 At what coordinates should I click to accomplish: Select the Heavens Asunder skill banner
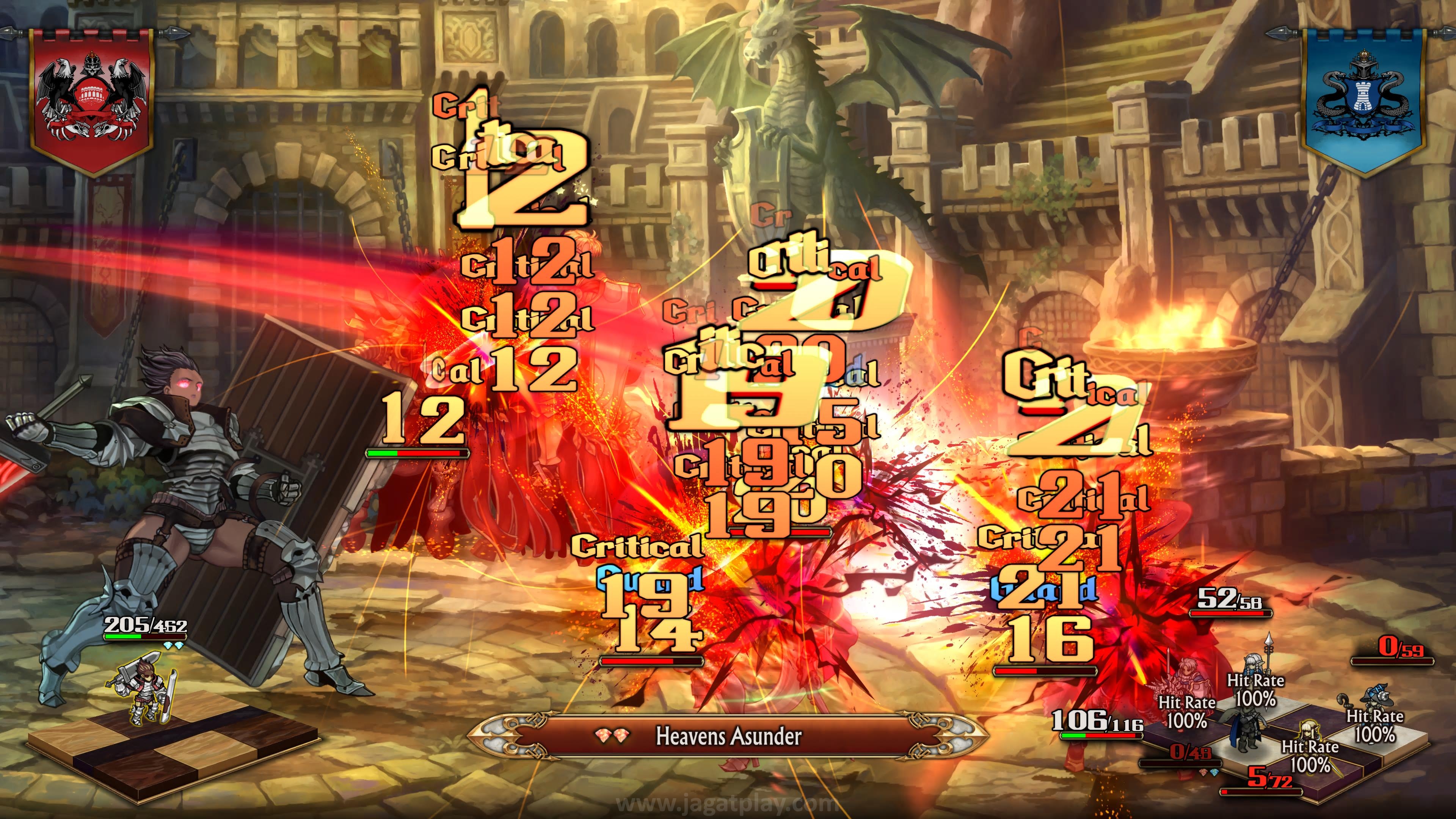click(728, 735)
